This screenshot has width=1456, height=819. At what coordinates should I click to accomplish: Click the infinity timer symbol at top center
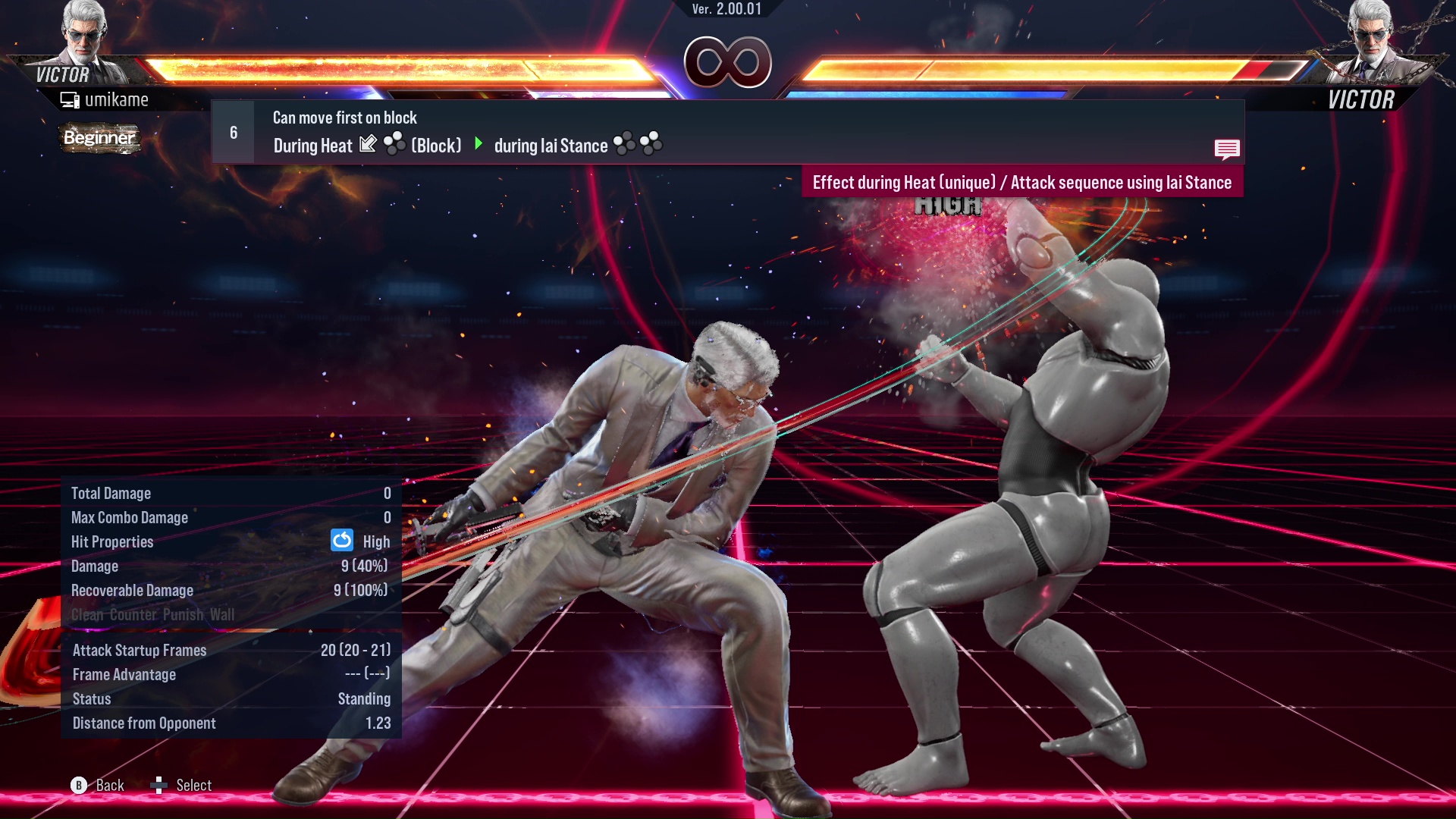[728, 62]
